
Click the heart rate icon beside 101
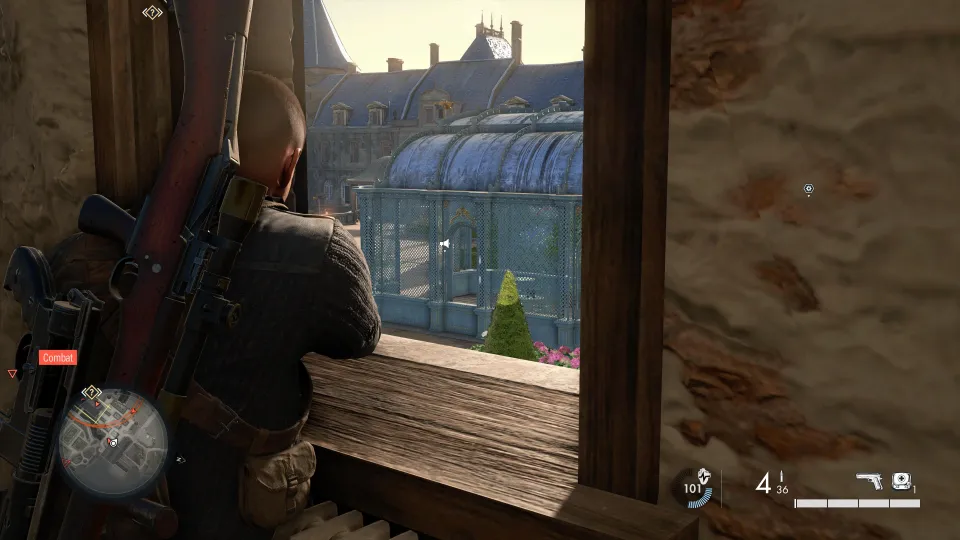point(705,475)
